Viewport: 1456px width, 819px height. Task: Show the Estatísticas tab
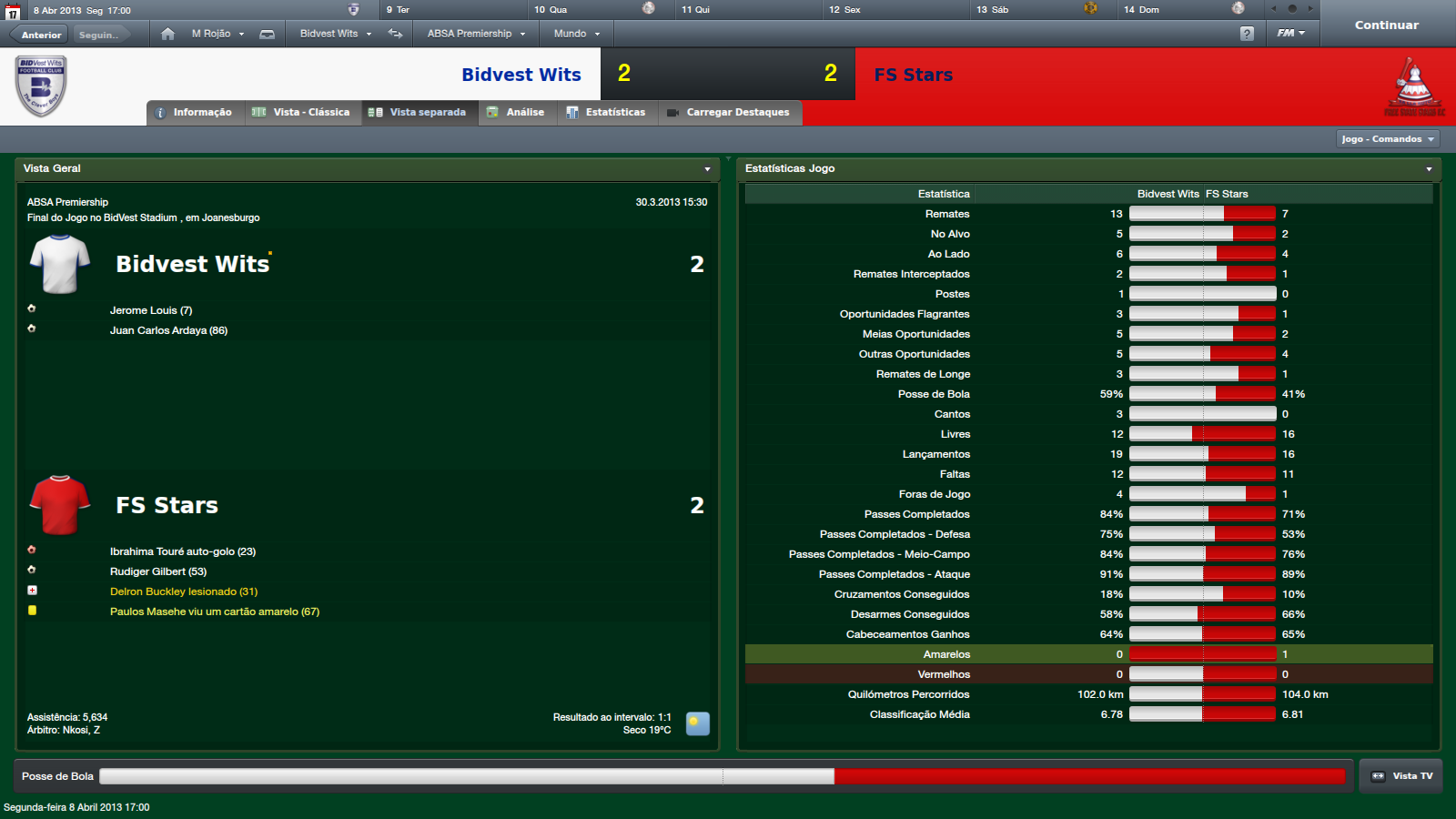[606, 113]
